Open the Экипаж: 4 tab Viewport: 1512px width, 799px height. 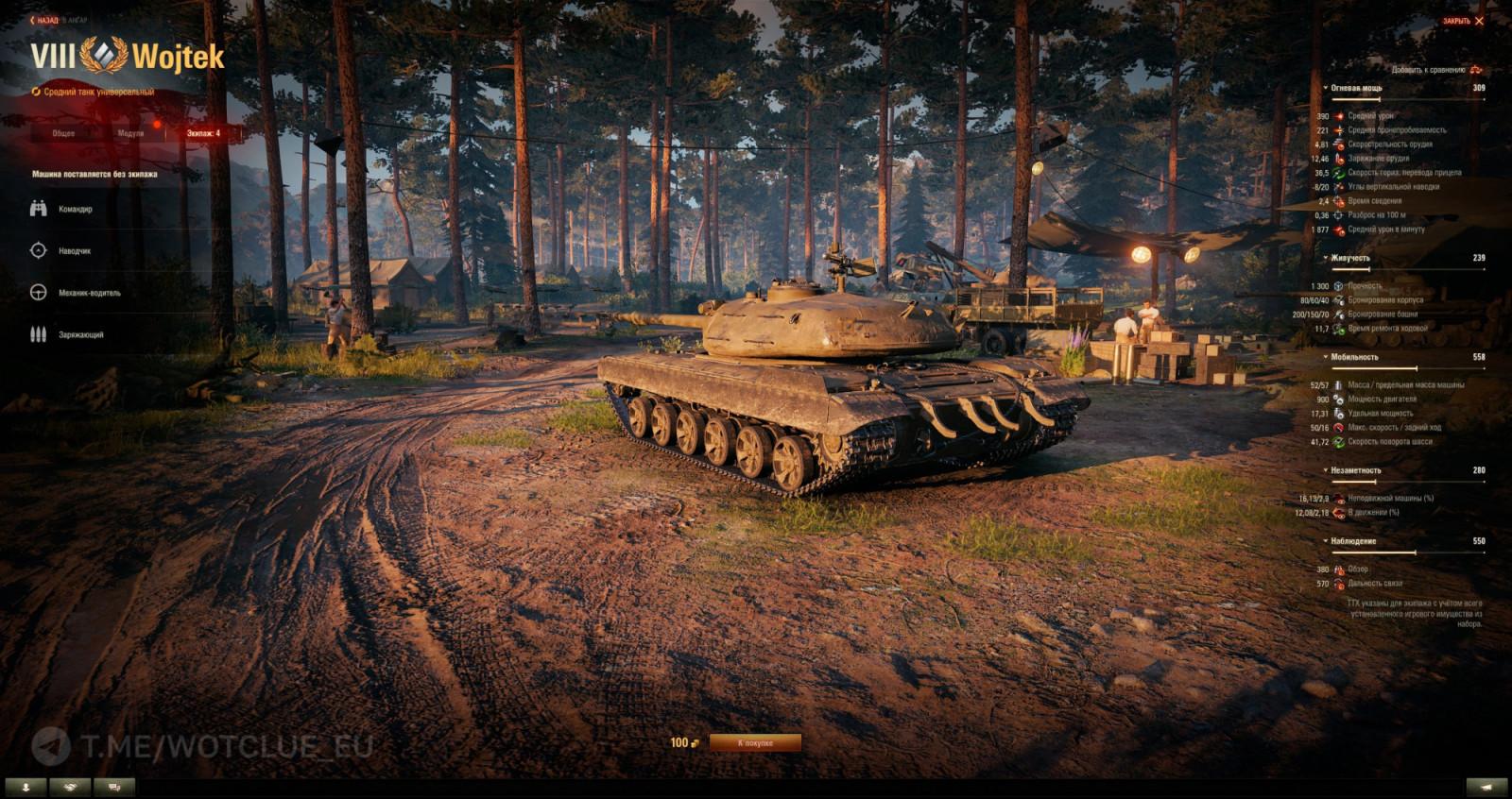201,133
